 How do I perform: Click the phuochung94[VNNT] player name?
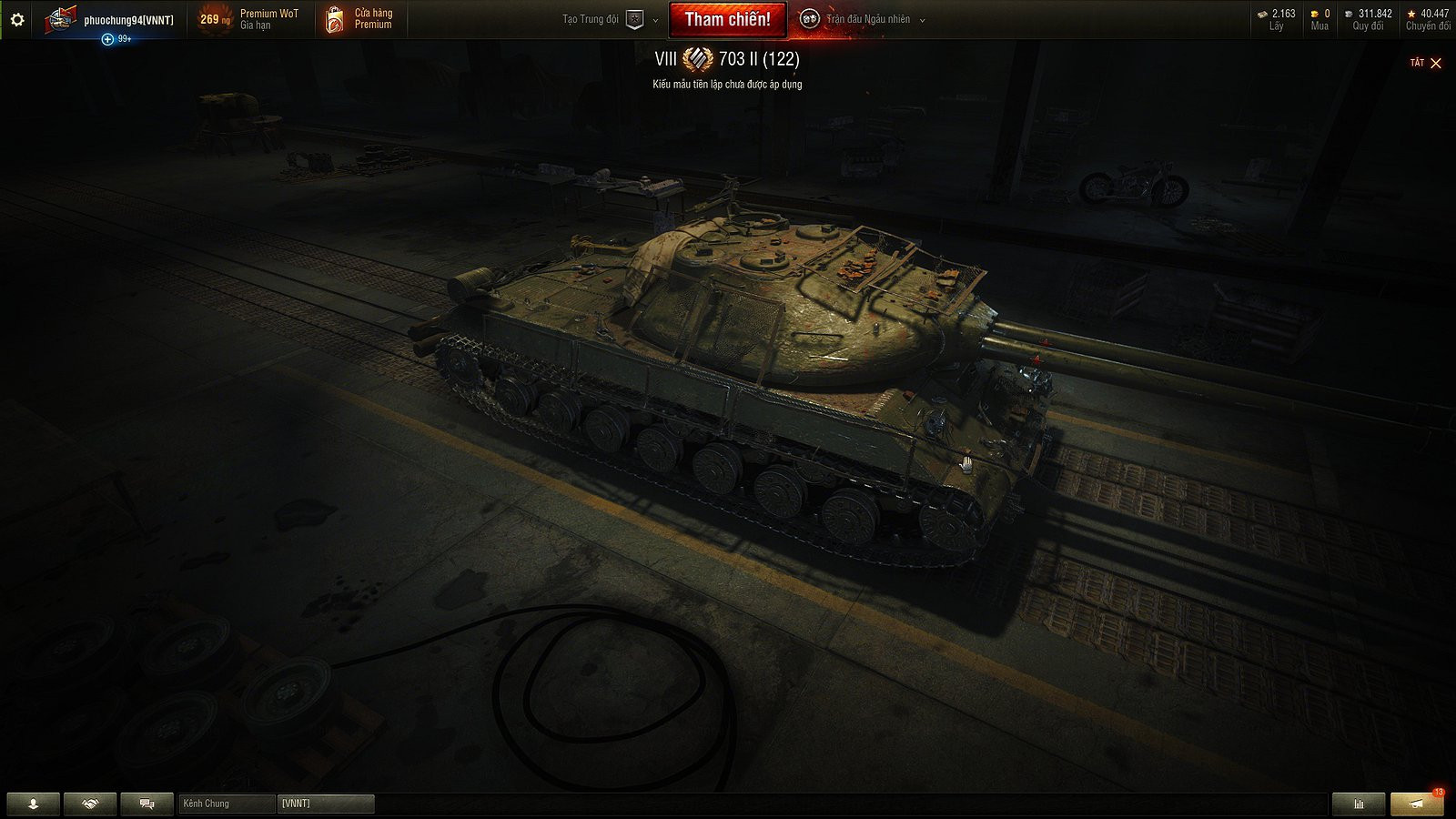(122, 14)
